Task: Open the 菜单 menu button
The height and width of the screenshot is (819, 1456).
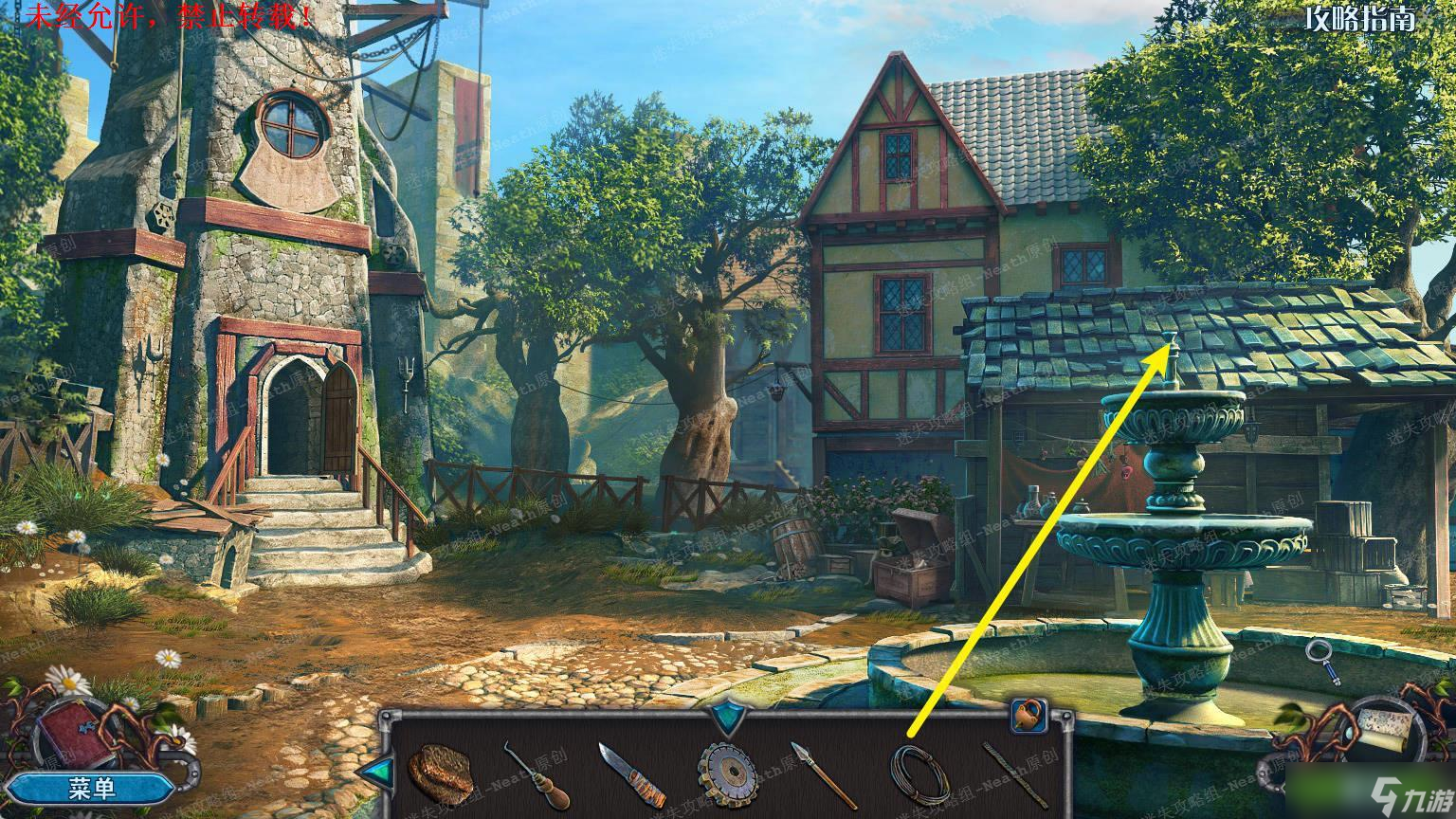Action: 93,789
